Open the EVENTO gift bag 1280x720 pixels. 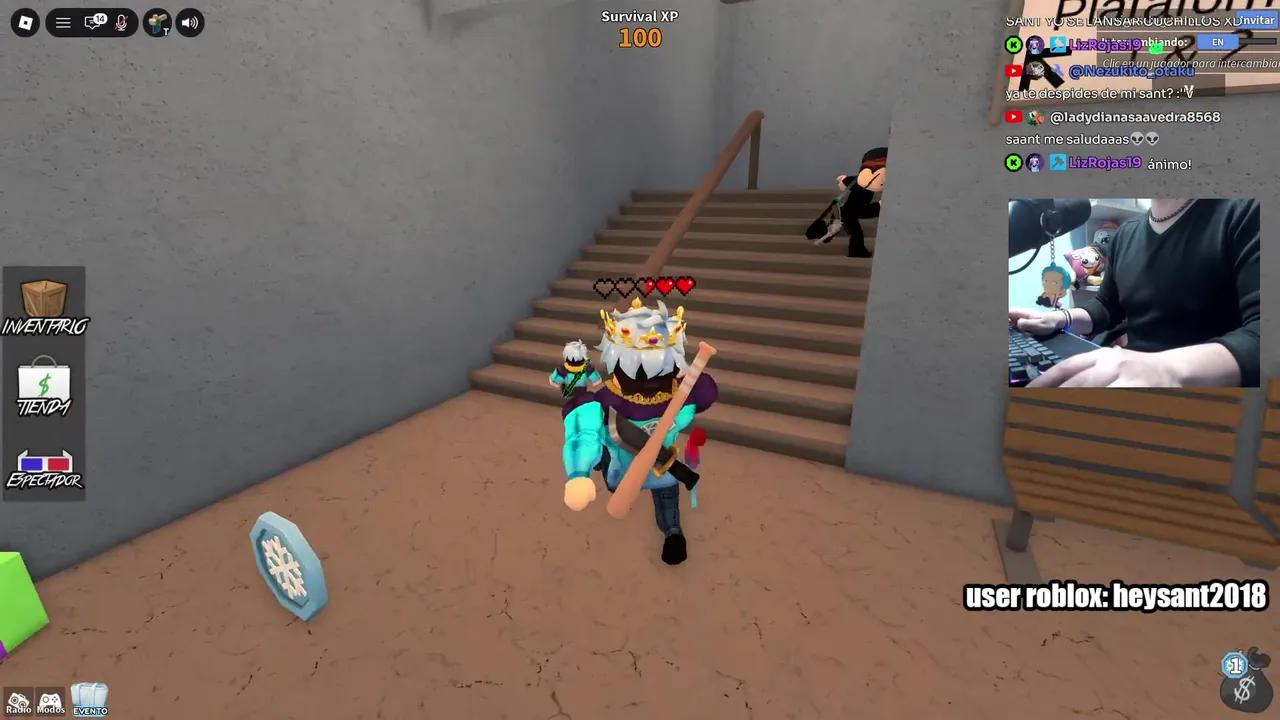pyautogui.click(x=89, y=697)
